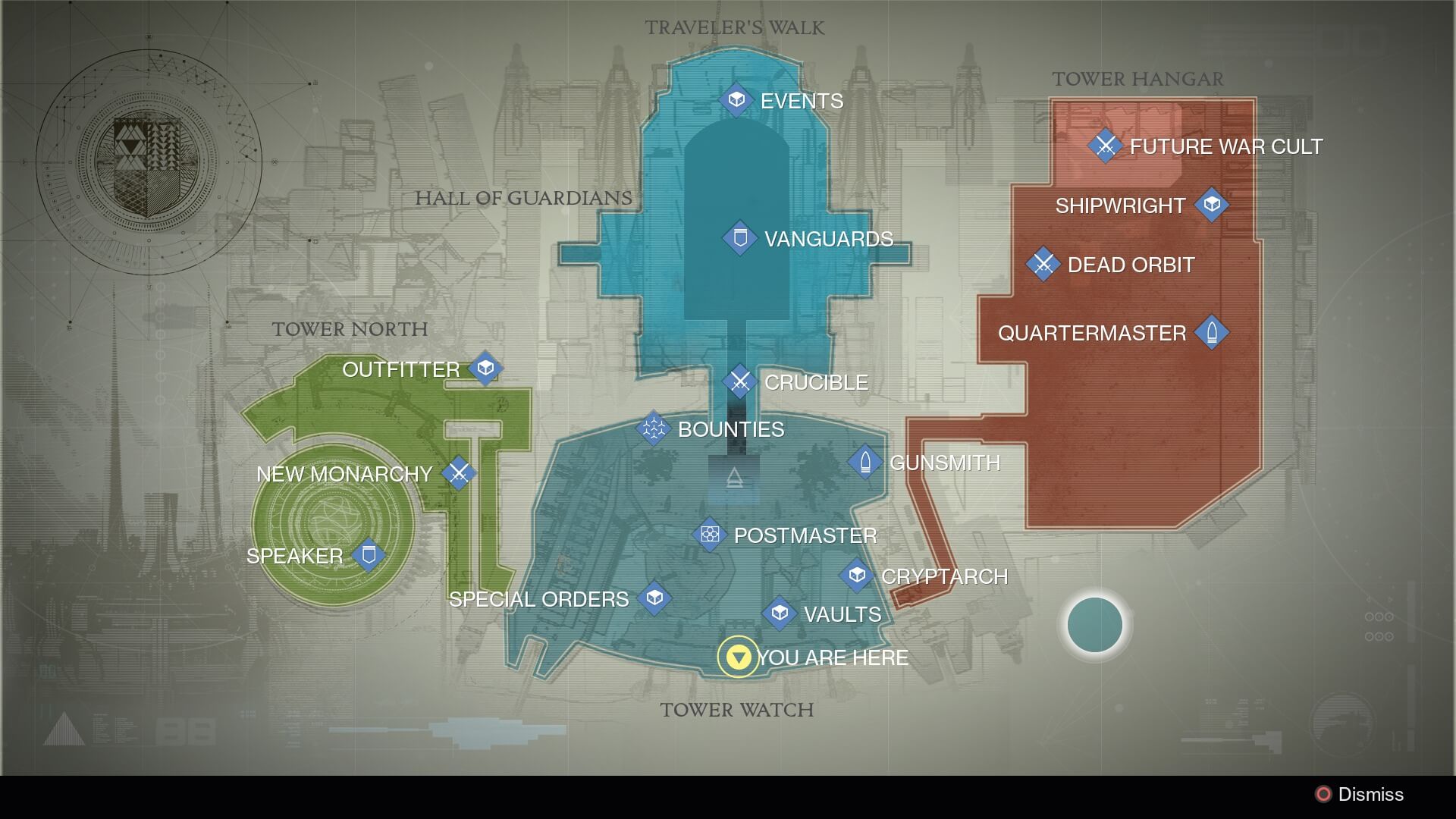
Task: Click the Gunsmith bullet icon
Action: (864, 462)
